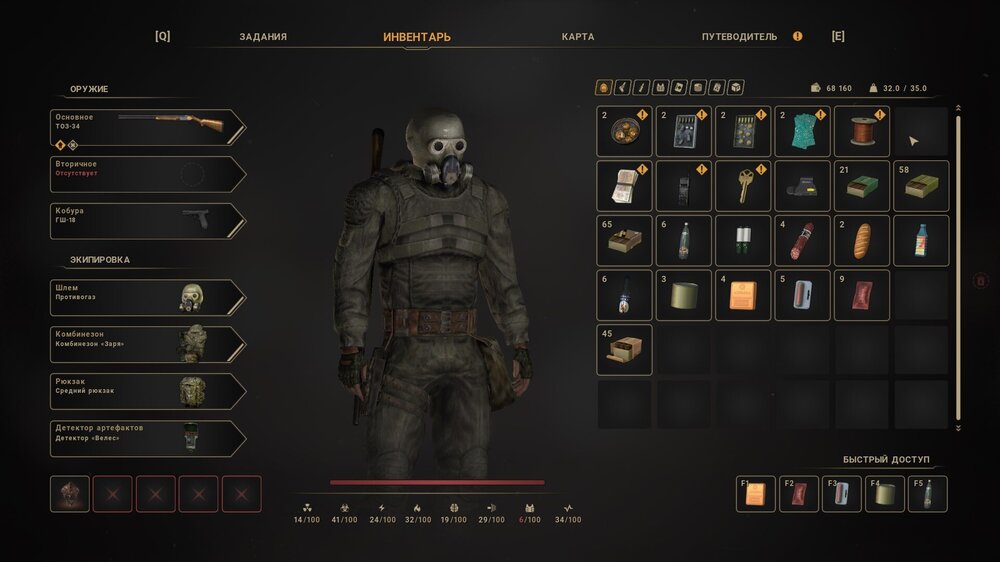Open the Задания (quests) tab
Screen dimensions: 1000x562
click(x=263, y=37)
